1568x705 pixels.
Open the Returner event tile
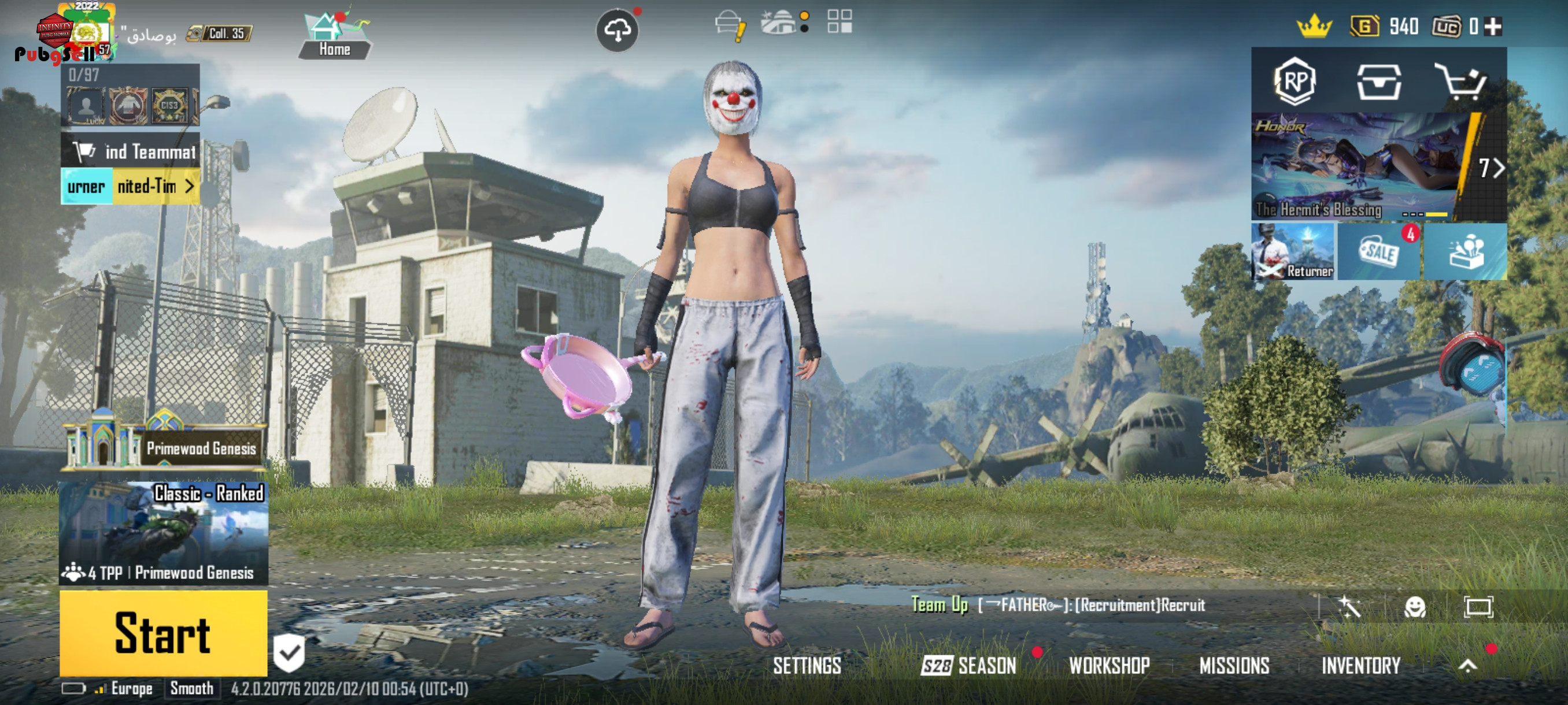[x=1293, y=252]
